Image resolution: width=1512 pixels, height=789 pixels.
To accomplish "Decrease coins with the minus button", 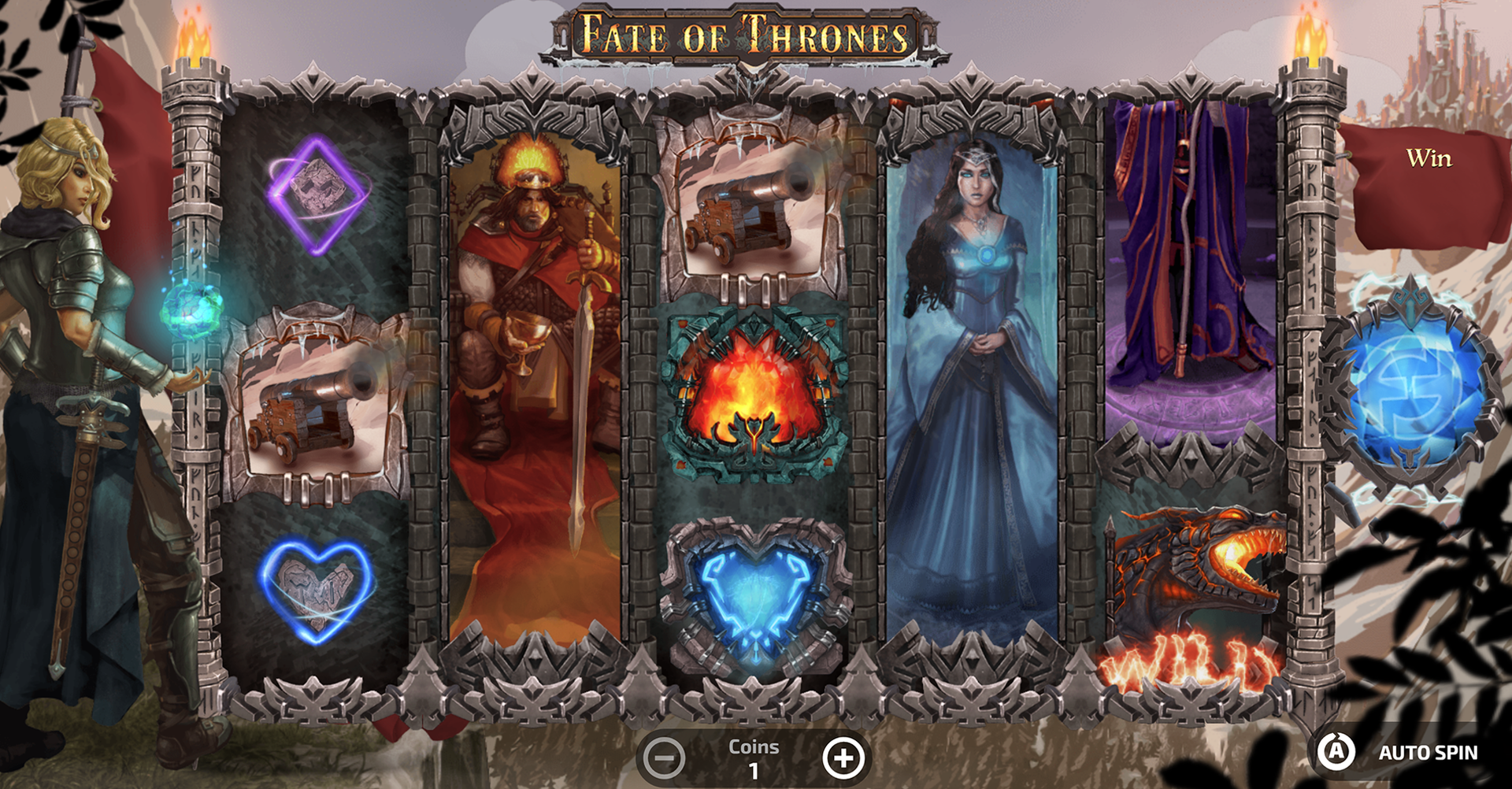I will (x=663, y=758).
